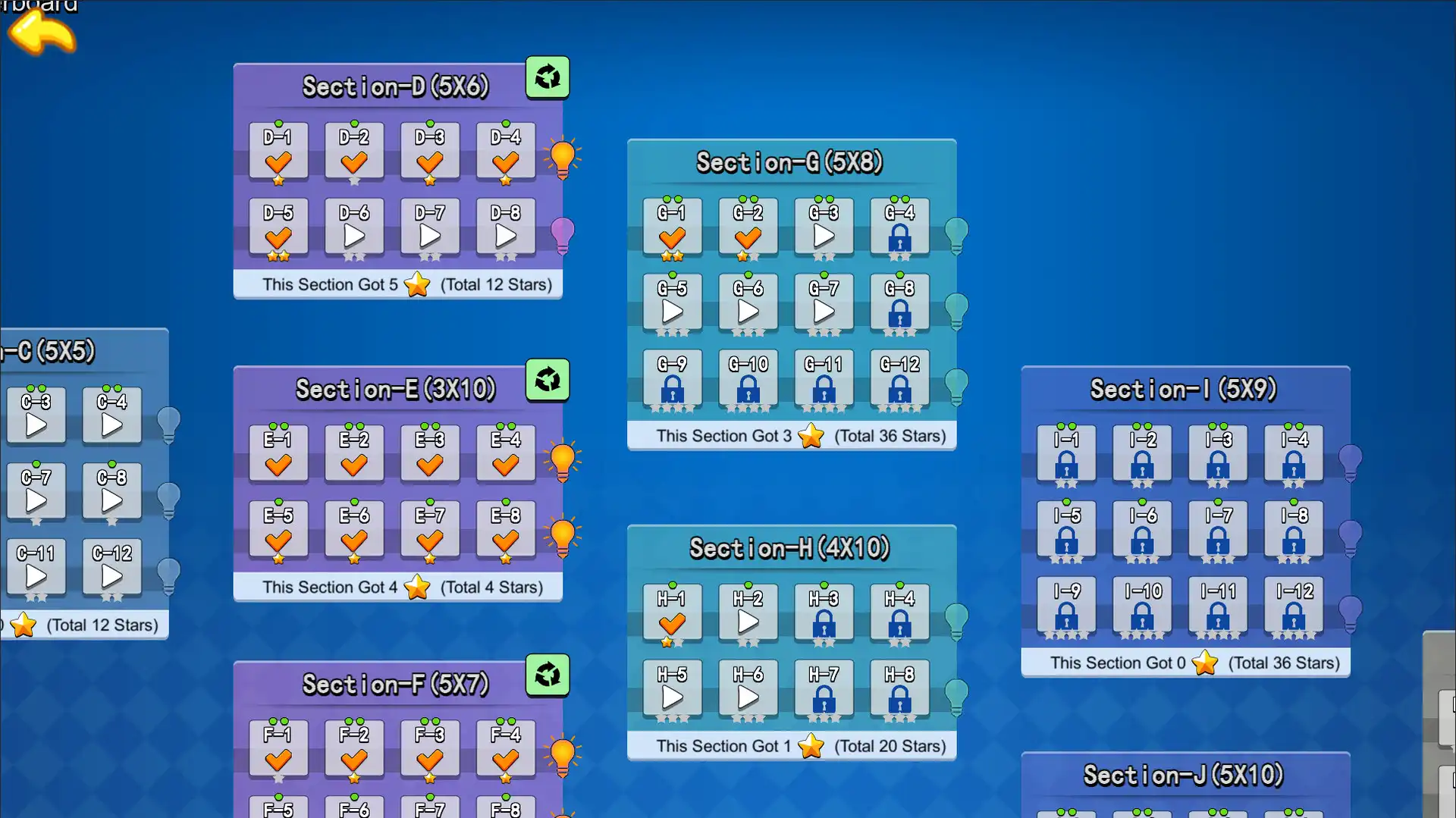
Task: Click the back arrow in the top left
Action: (42, 34)
